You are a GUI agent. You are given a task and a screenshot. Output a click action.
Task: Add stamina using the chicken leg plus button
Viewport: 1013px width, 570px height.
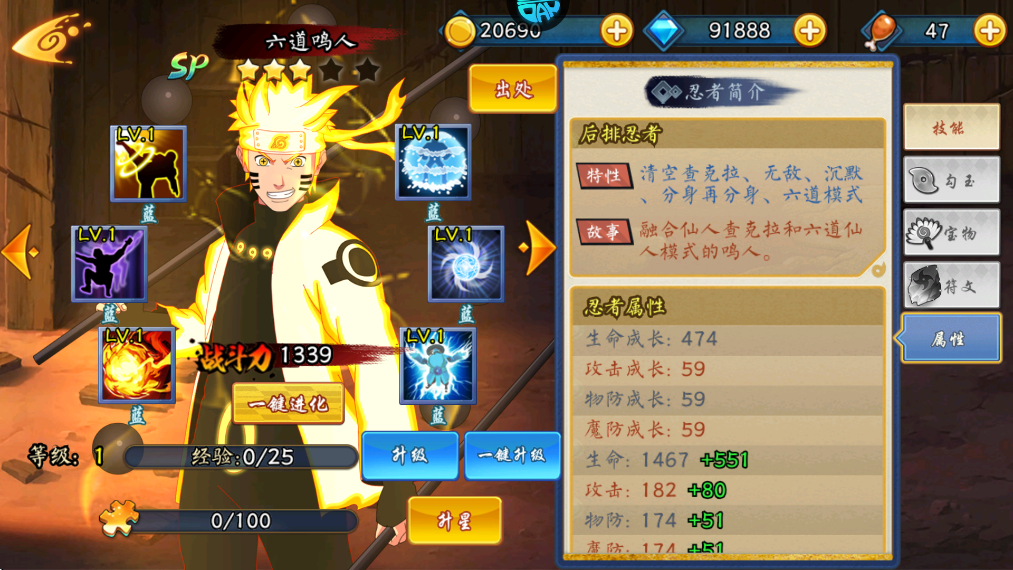[x=989, y=31]
